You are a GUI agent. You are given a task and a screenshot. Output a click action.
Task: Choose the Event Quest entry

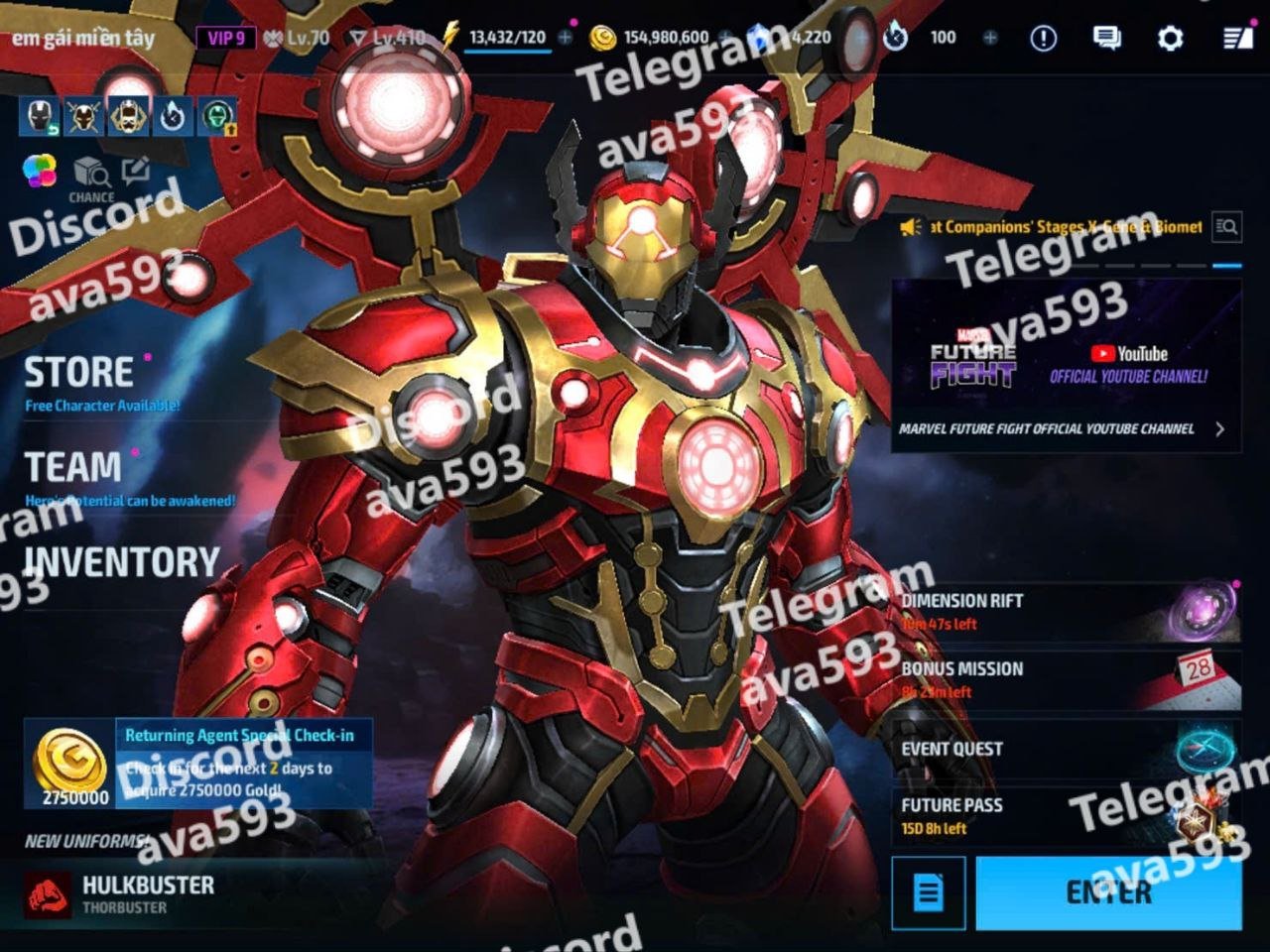tap(1066, 749)
